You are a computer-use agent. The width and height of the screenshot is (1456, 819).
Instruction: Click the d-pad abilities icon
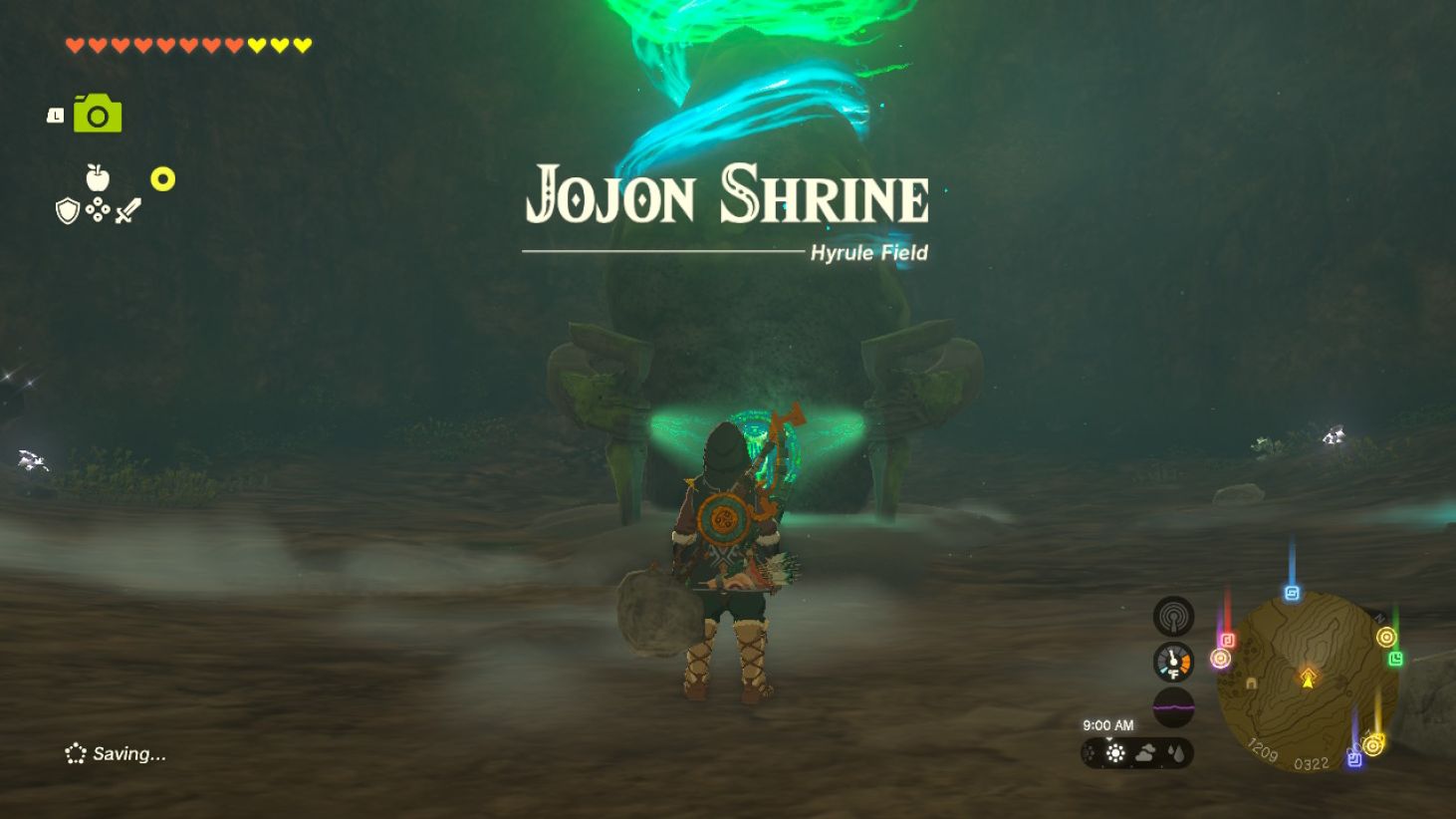[100, 210]
